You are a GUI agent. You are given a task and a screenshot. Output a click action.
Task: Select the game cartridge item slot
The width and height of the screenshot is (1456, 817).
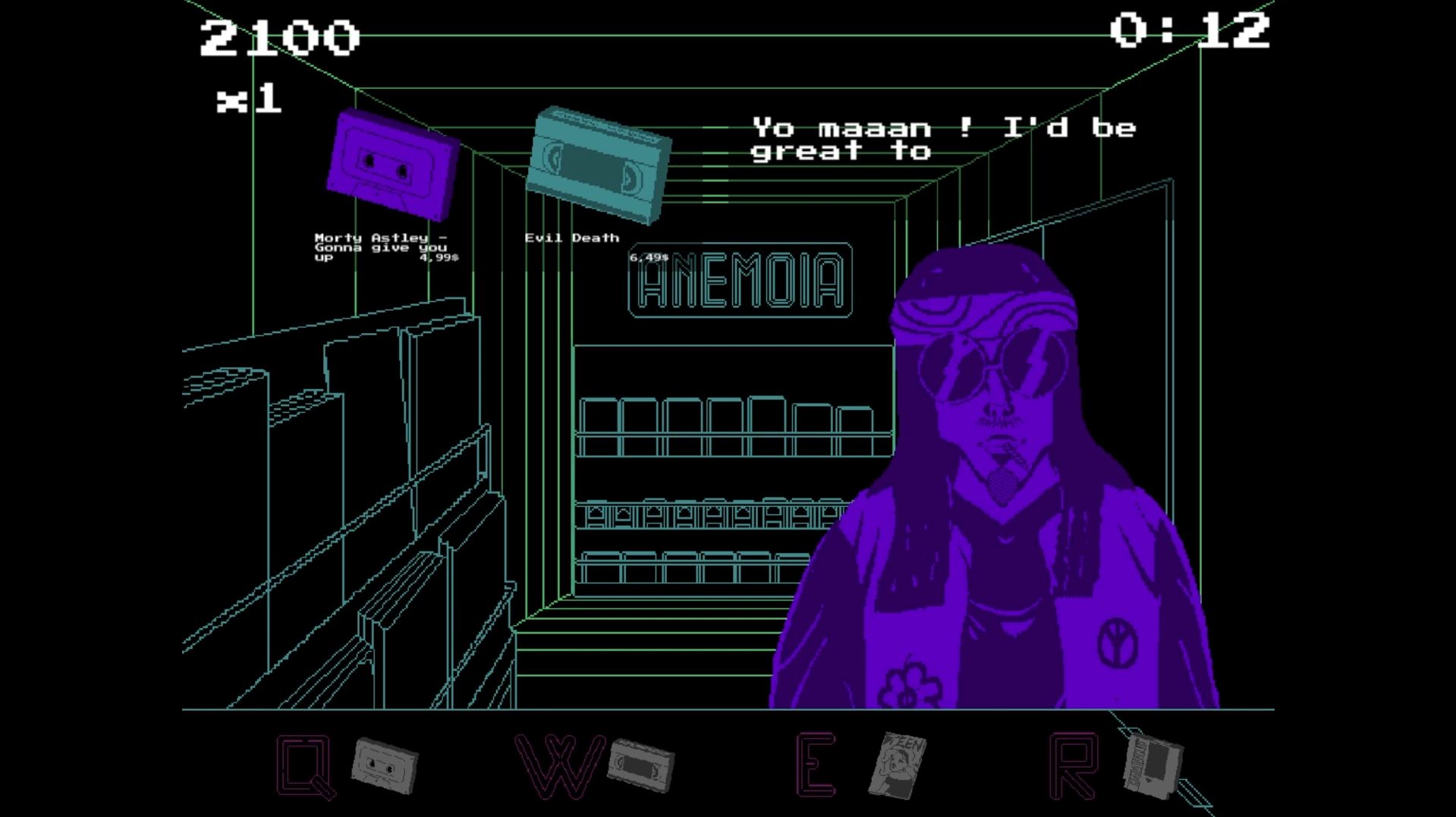click(1152, 766)
